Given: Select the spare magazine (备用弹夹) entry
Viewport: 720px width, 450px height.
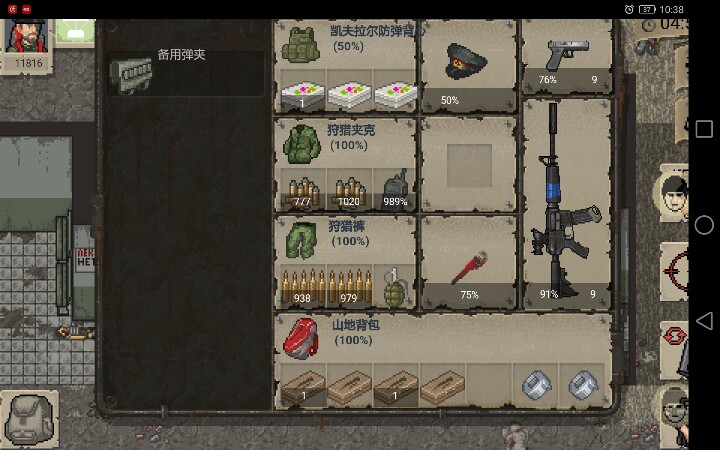Looking at the screenshot, I should (186, 72).
